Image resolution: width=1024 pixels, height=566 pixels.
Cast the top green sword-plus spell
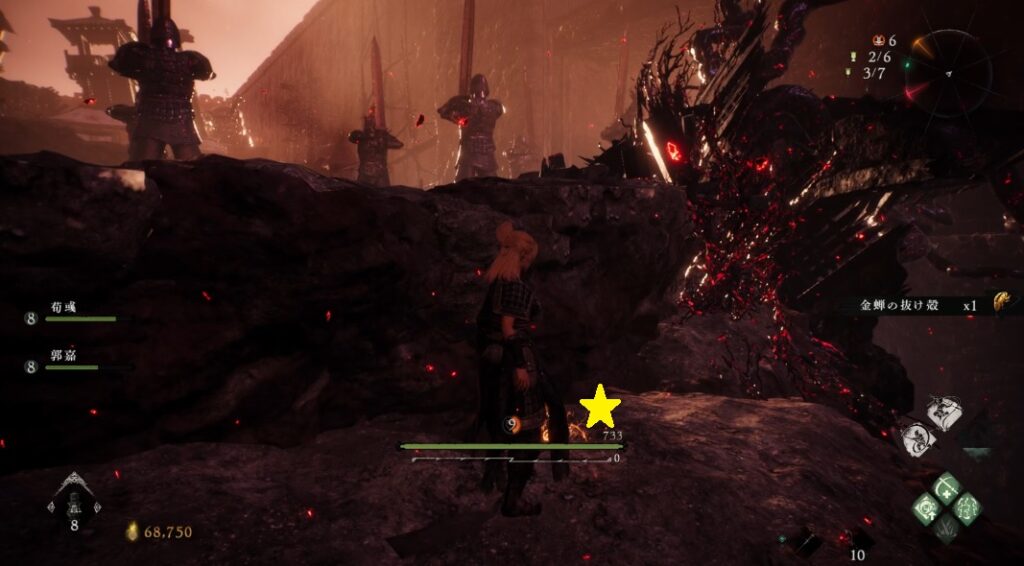[x=946, y=489]
